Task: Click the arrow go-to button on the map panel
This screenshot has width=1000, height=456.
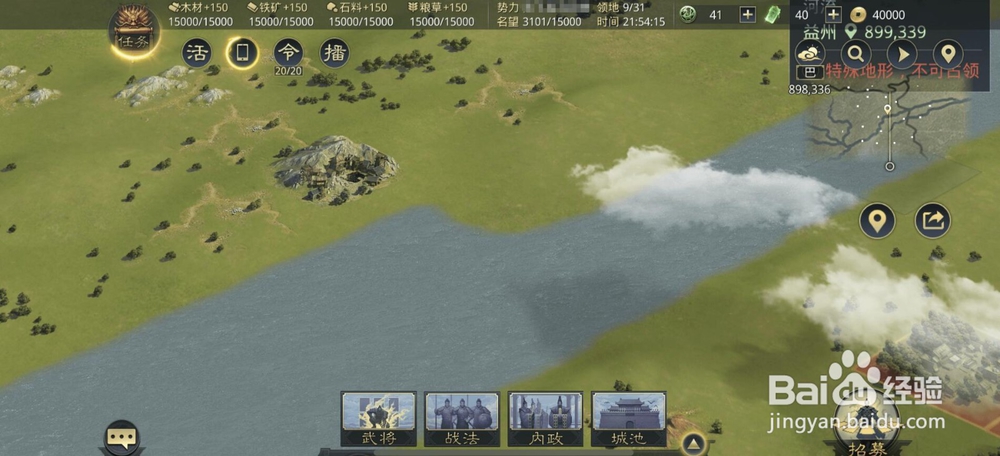Action: coord(901,53)
